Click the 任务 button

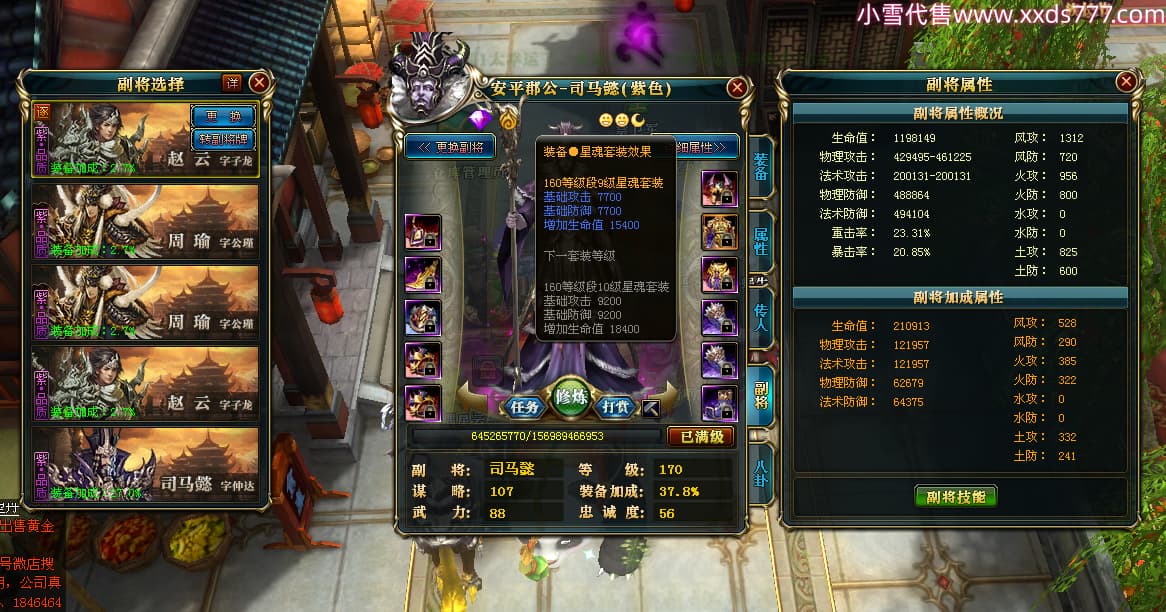tap(525, 406)
